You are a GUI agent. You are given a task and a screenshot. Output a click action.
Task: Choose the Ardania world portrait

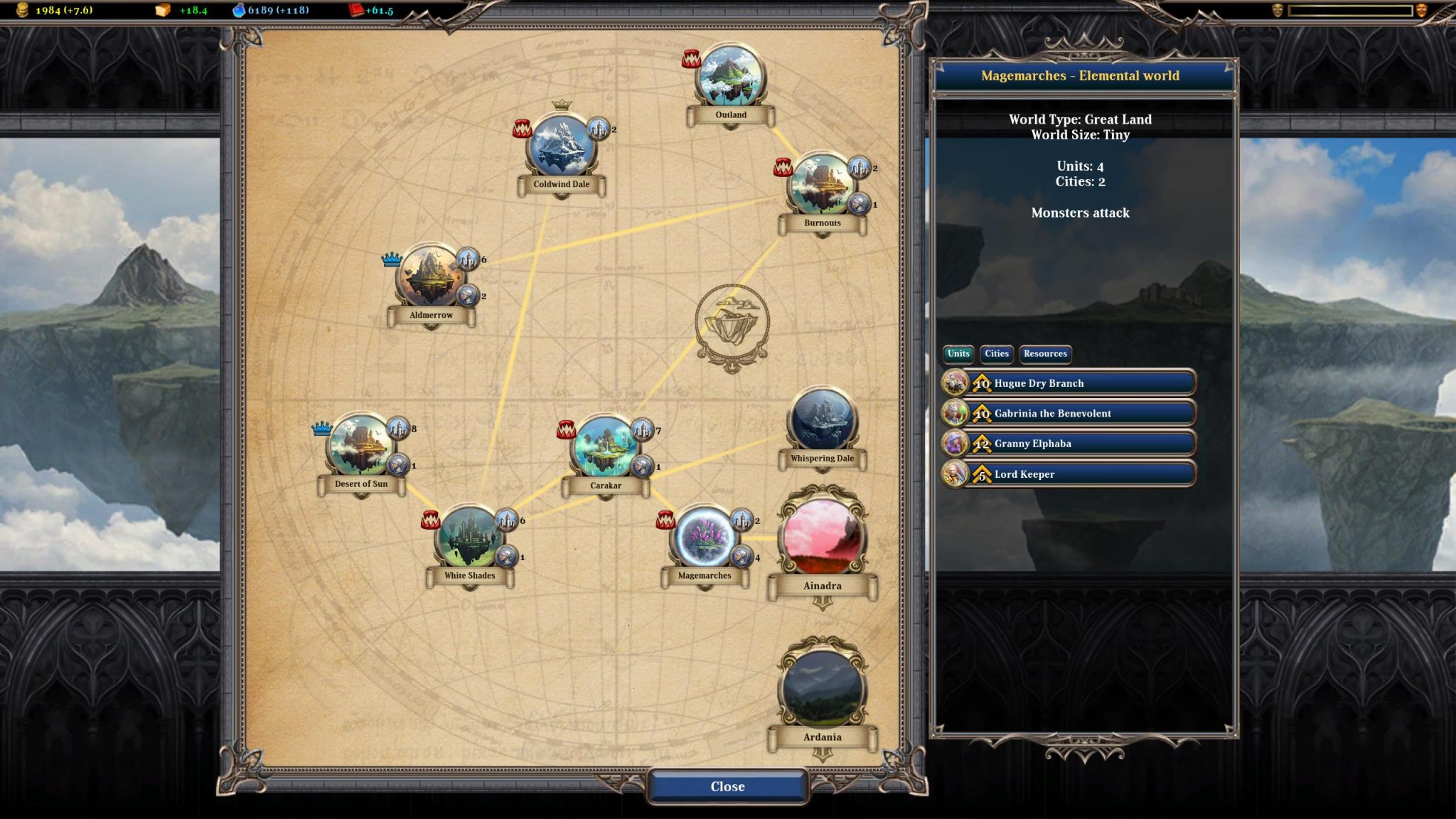click(x=823, y=687)
